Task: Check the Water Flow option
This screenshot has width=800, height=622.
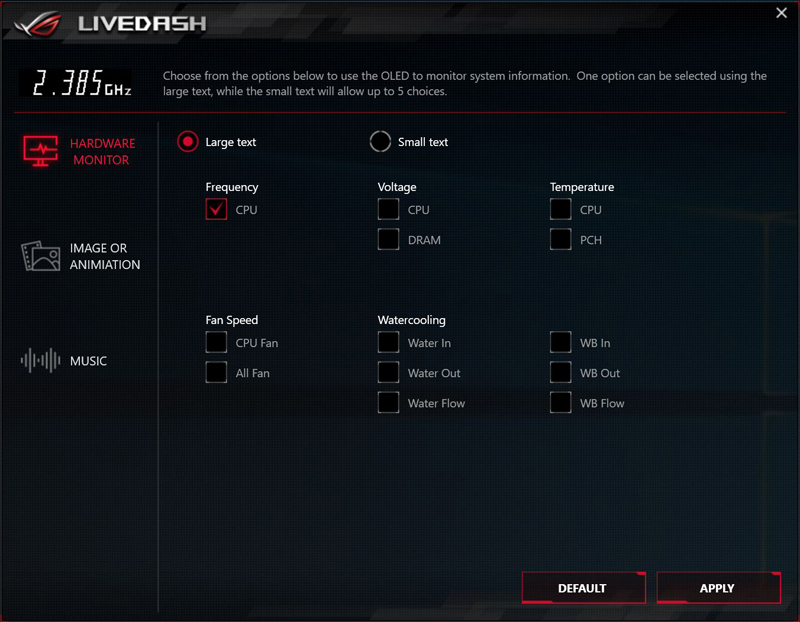Action: pos(388,403)
